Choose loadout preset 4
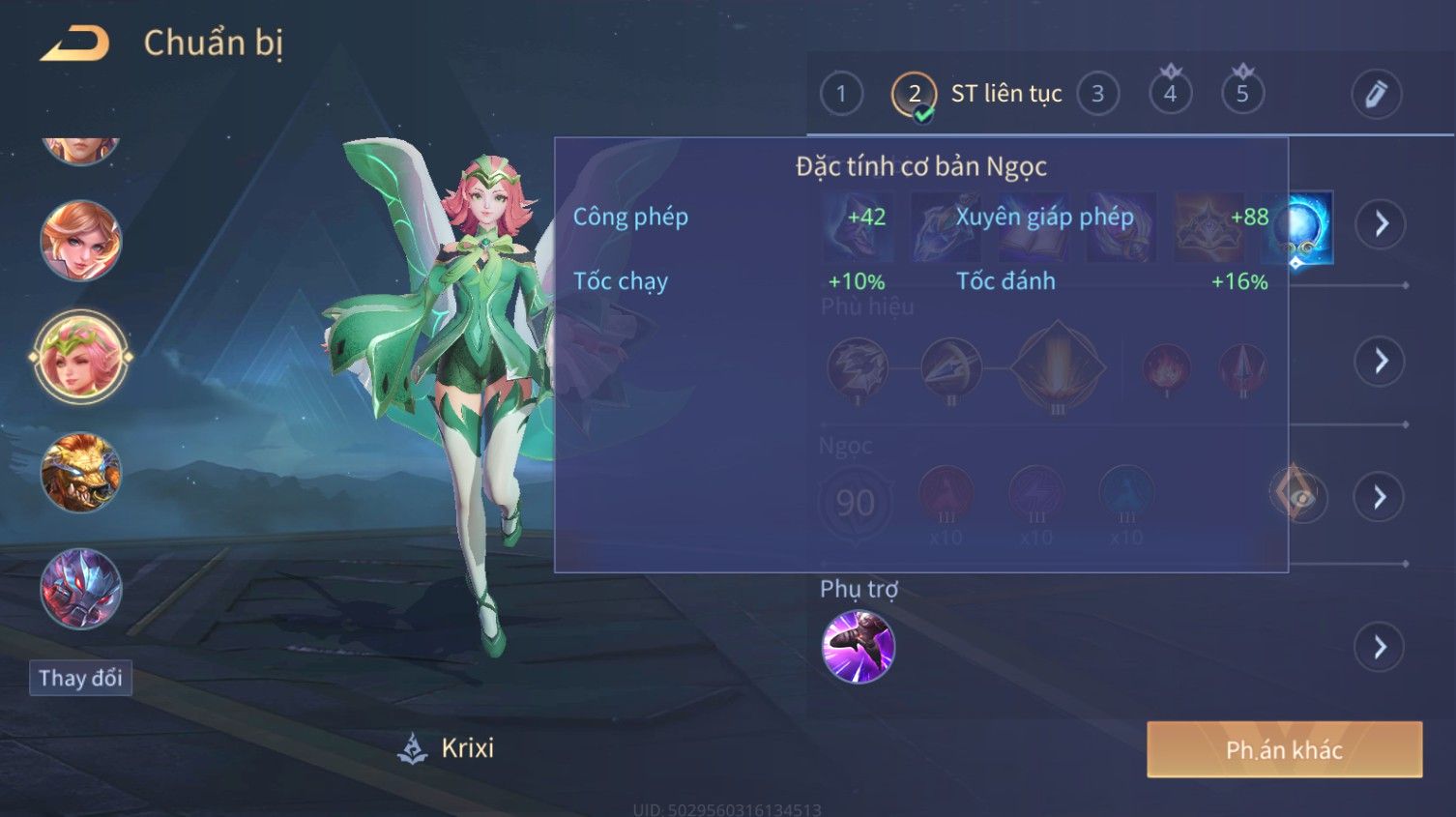The height and width of the screenshot is (817, 1456). 1170,94
